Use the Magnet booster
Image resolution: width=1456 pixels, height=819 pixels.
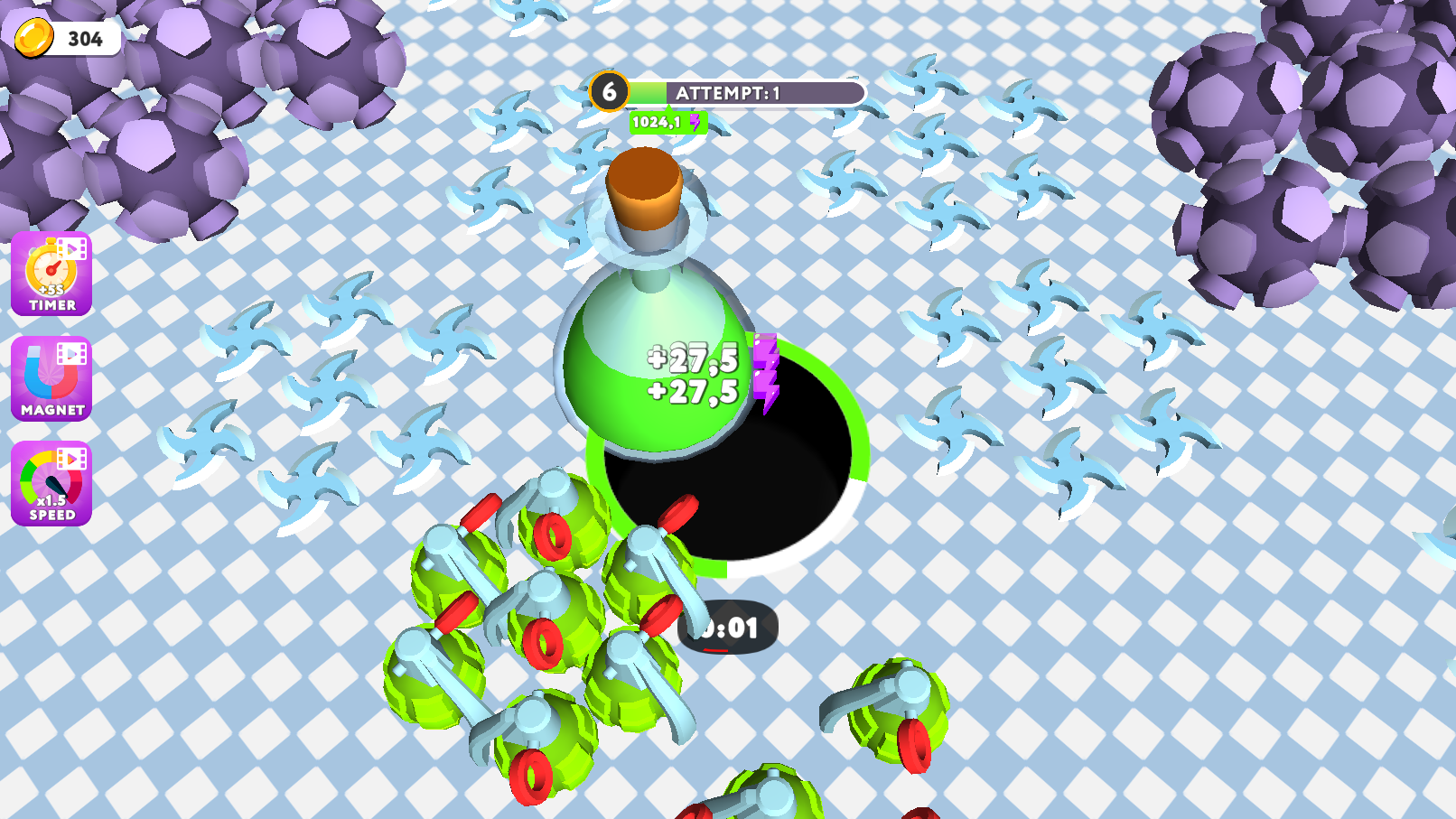[51, 378]
